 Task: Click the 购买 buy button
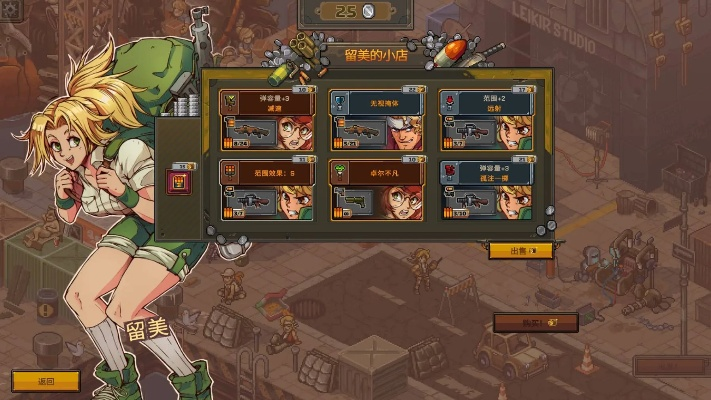coord(550,323)
